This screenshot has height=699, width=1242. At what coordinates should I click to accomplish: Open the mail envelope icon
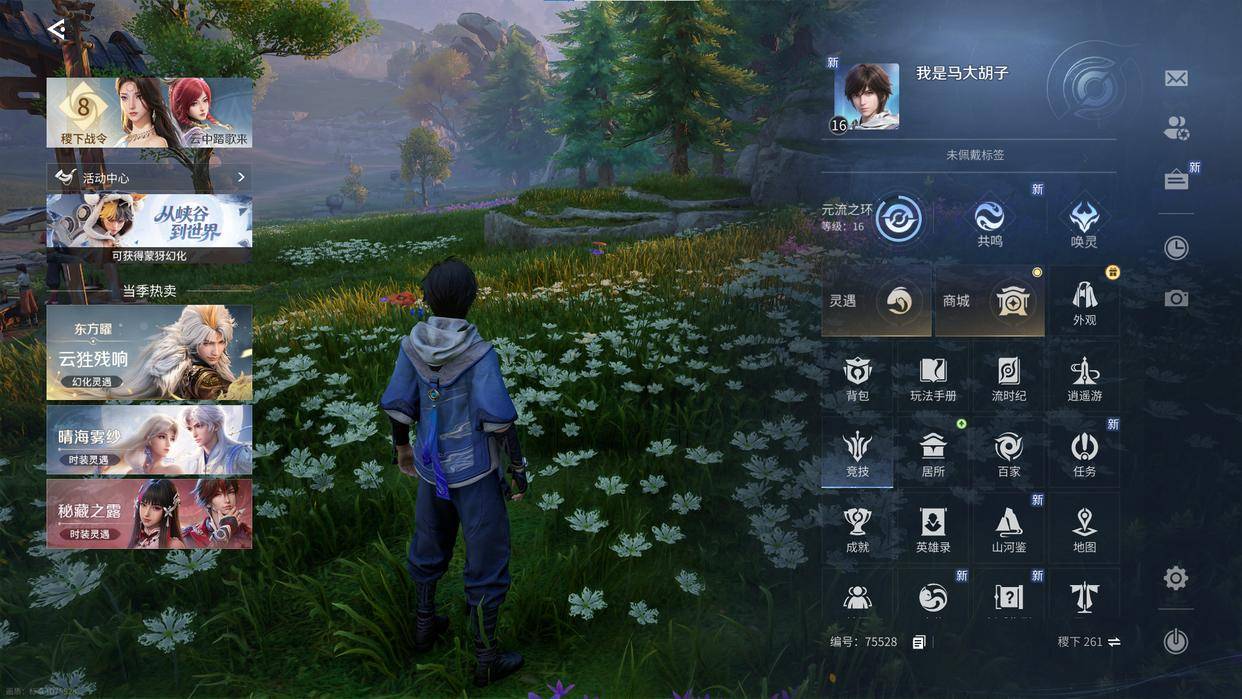1176,78
